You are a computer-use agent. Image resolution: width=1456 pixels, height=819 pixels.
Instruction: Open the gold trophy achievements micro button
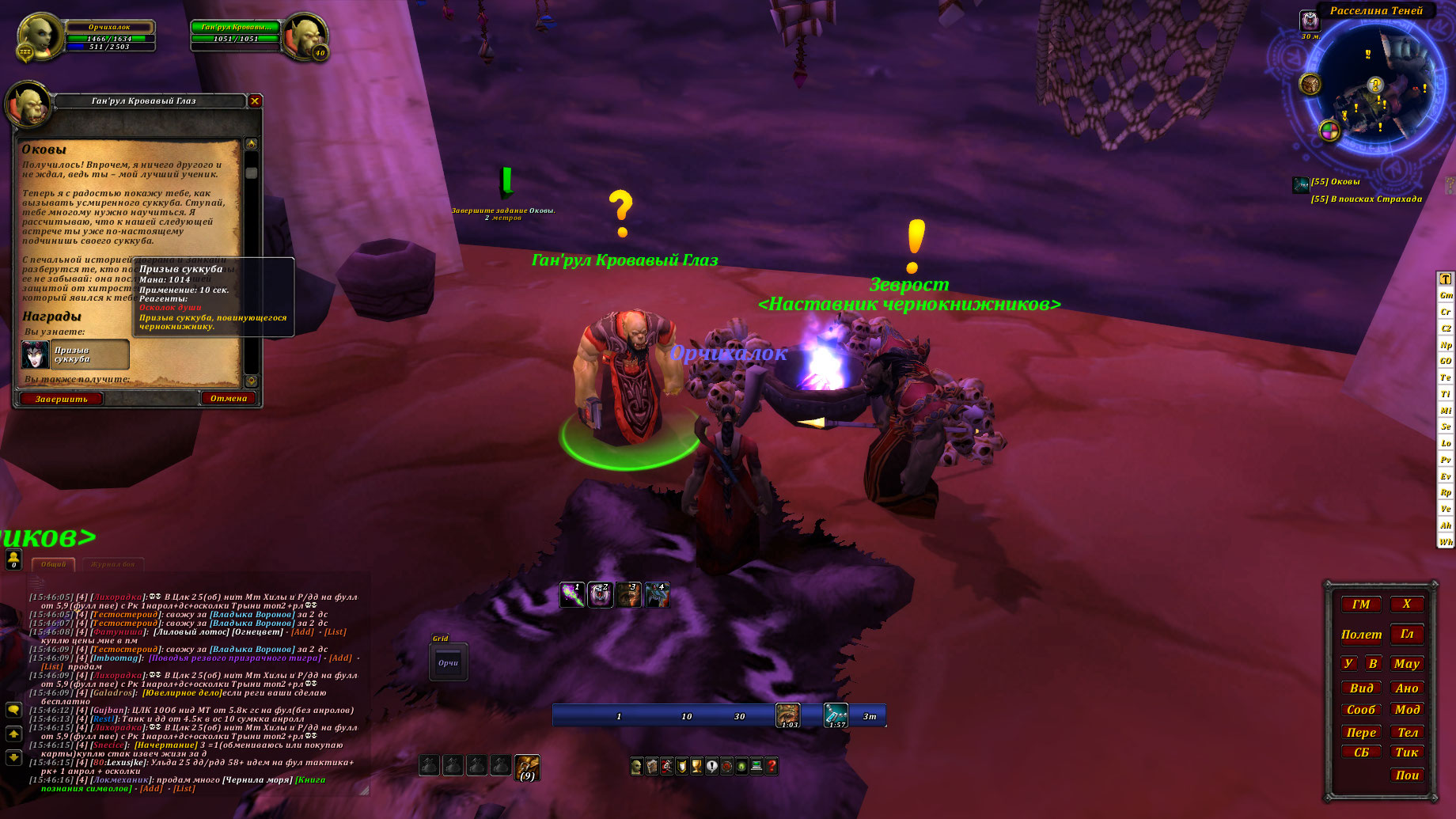[696, 766]
